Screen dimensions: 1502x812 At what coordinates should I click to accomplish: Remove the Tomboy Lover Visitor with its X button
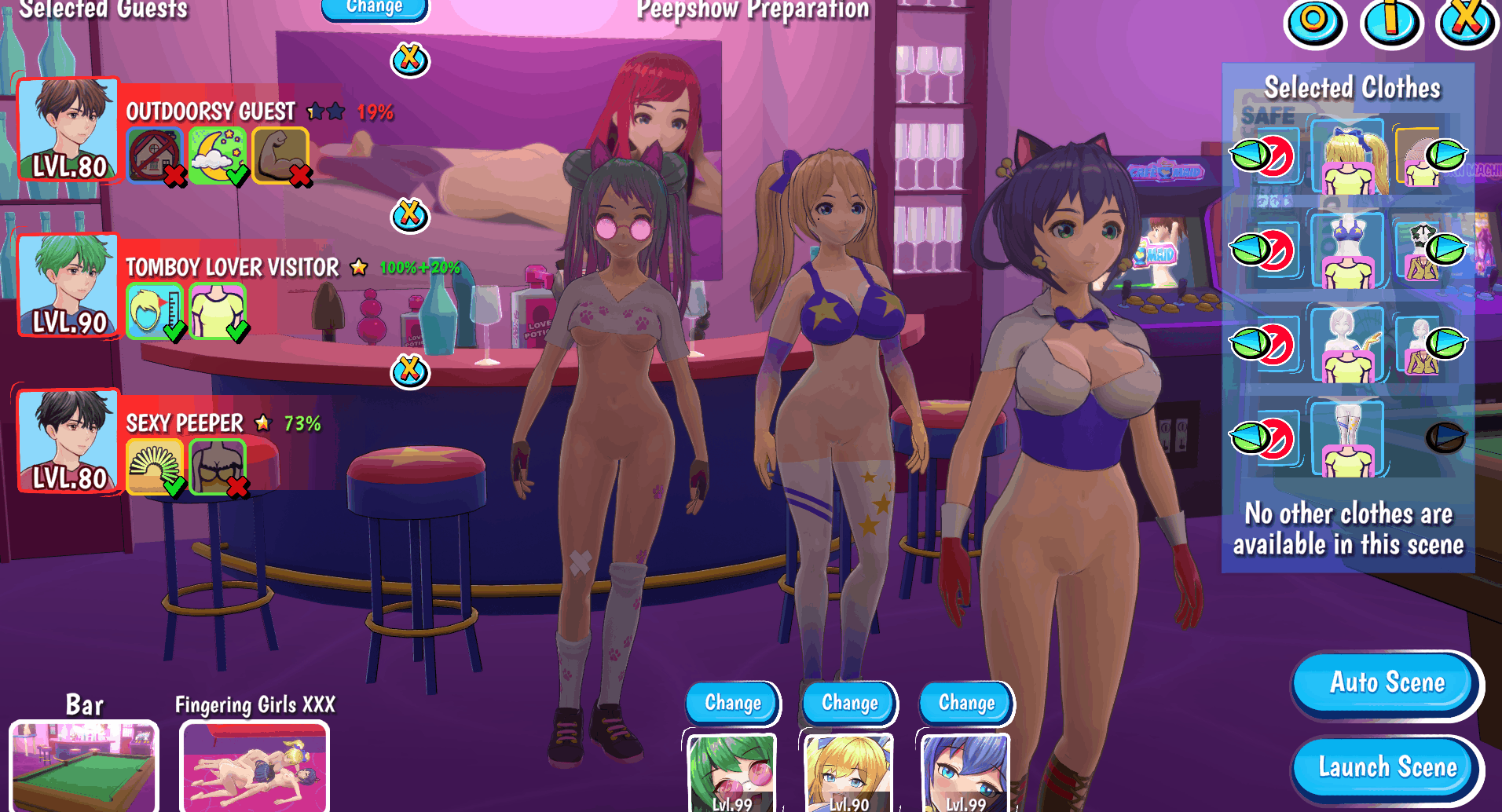tap(410, 214)
